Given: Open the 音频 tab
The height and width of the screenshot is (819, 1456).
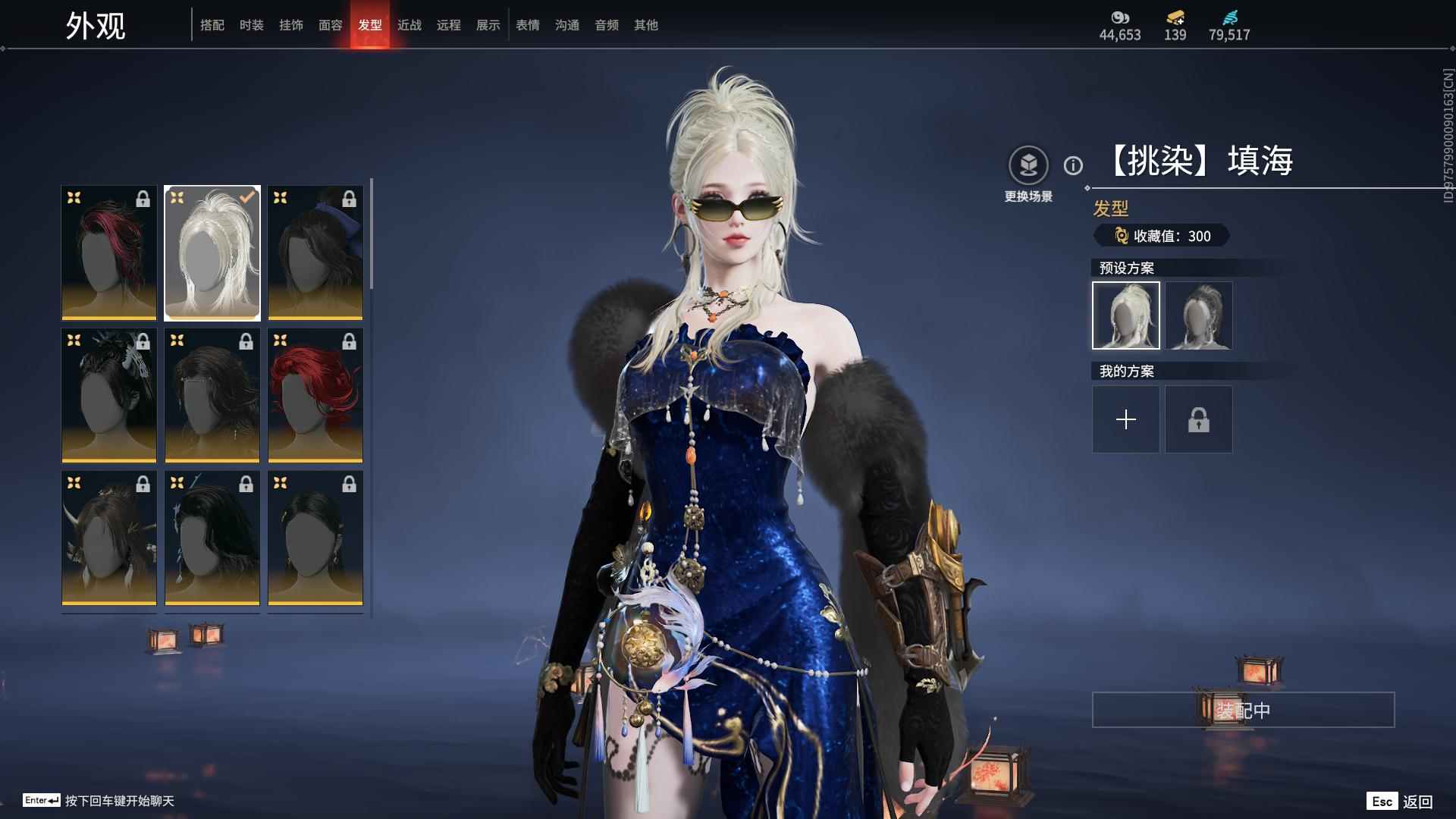Looking at the screenshot, I should coord(607,25).
